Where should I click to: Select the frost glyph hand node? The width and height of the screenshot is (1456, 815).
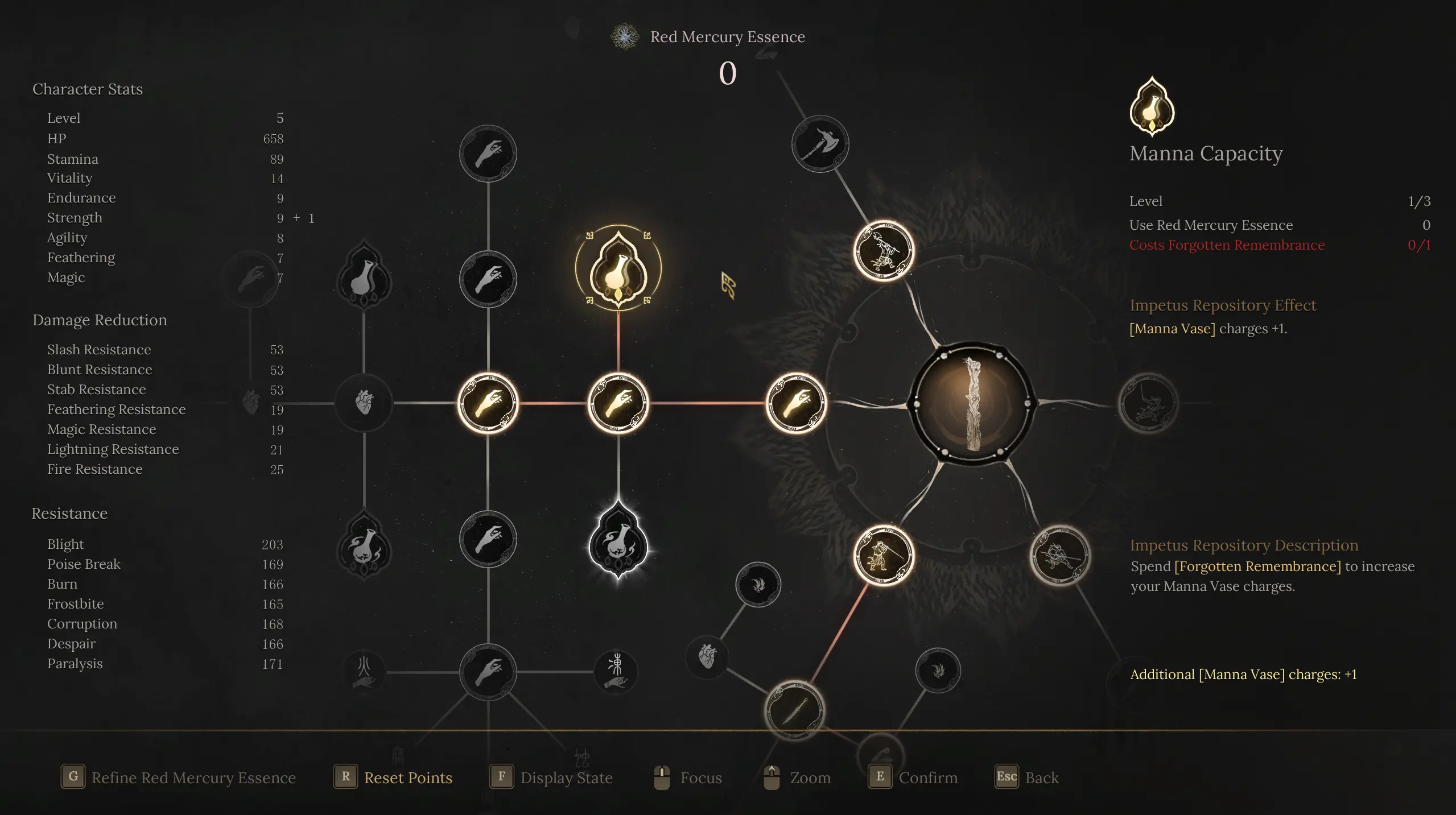point(616,672)
